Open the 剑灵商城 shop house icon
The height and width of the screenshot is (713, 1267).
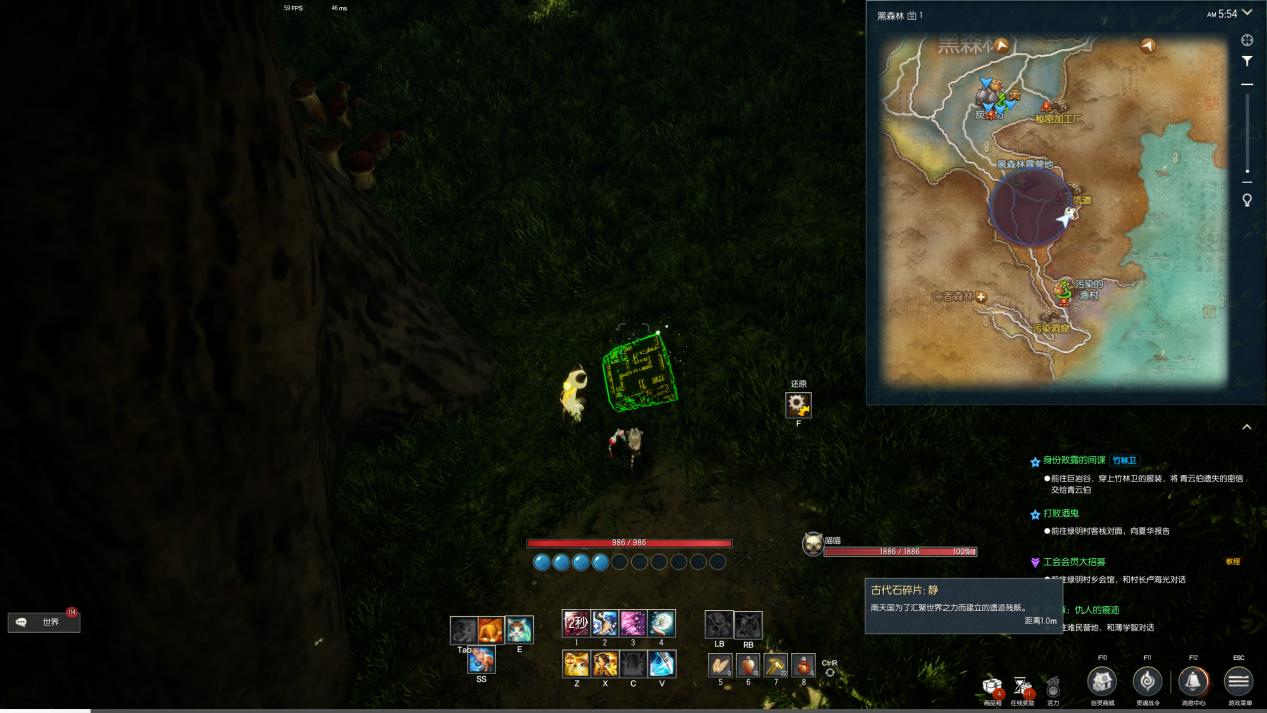1102,681
